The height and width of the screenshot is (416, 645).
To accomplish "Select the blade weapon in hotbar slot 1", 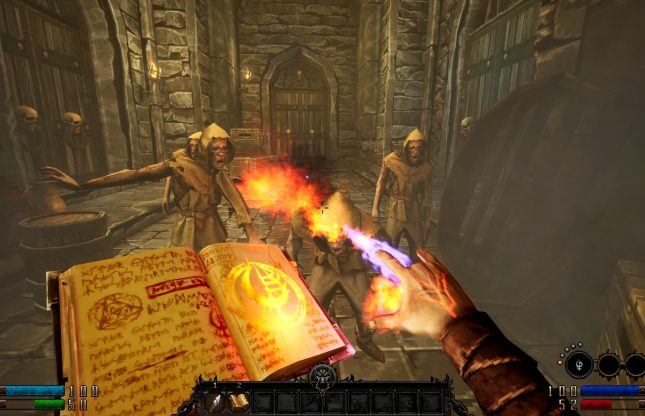I will [x=216, y=401].
